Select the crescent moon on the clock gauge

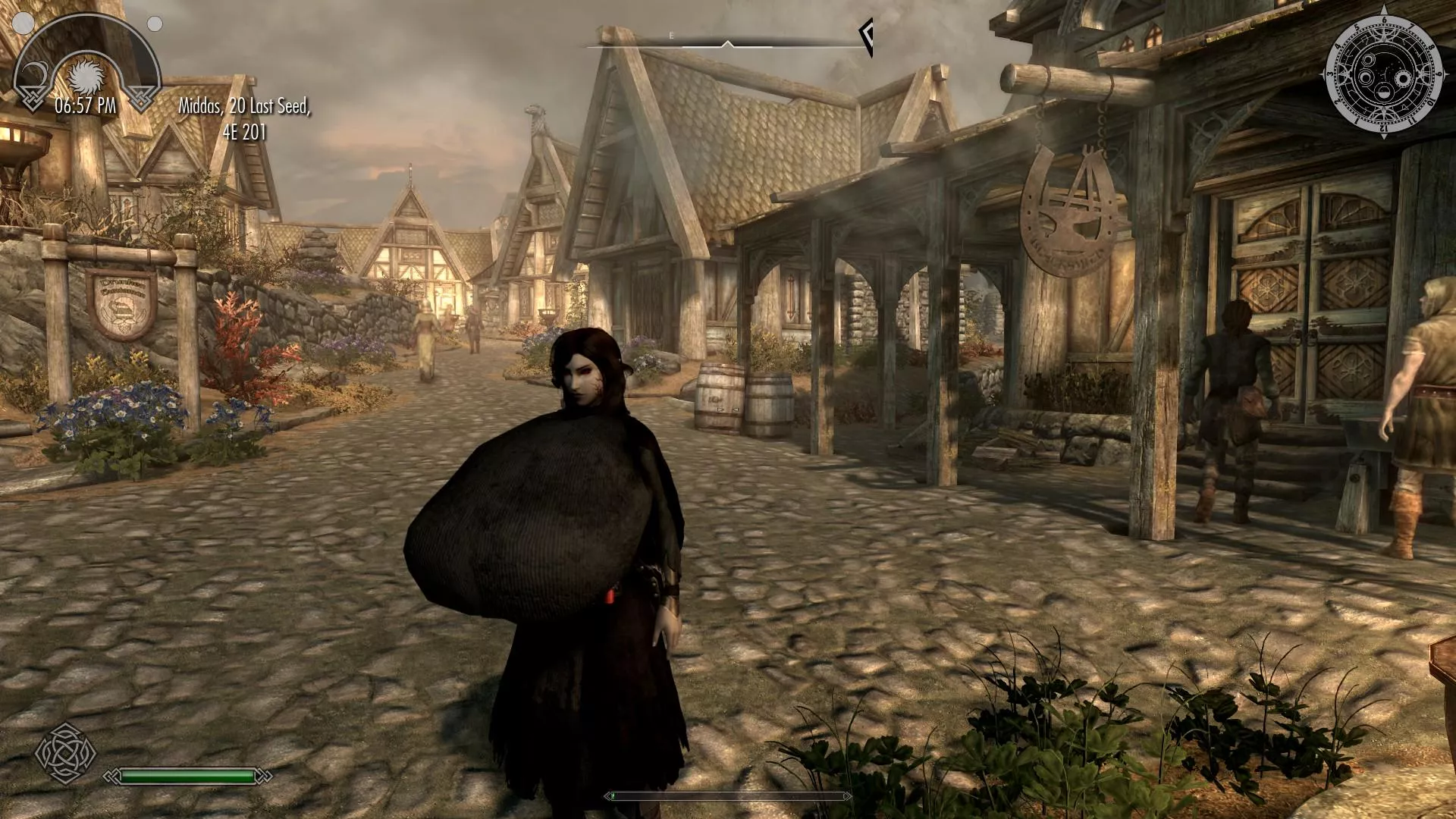tap(35, 73)
